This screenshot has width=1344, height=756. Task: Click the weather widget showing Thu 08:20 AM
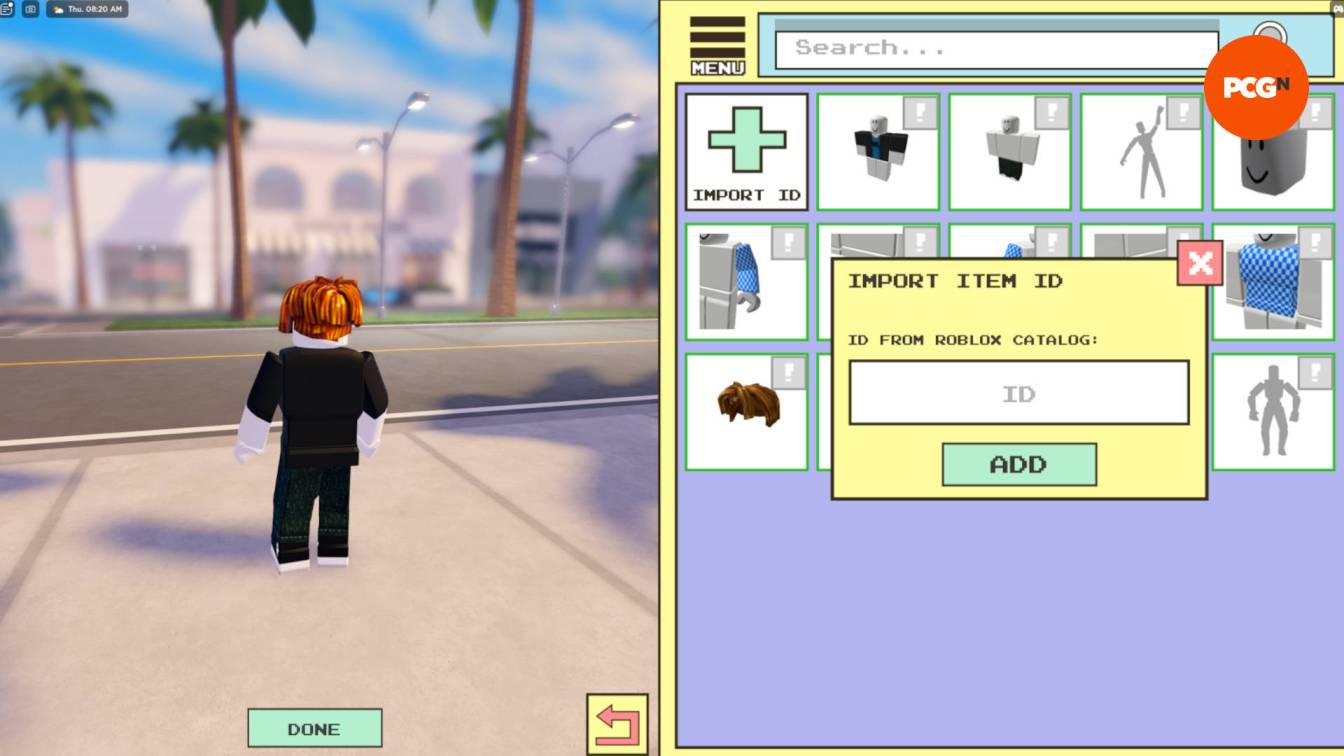click(x=88, y=9)
